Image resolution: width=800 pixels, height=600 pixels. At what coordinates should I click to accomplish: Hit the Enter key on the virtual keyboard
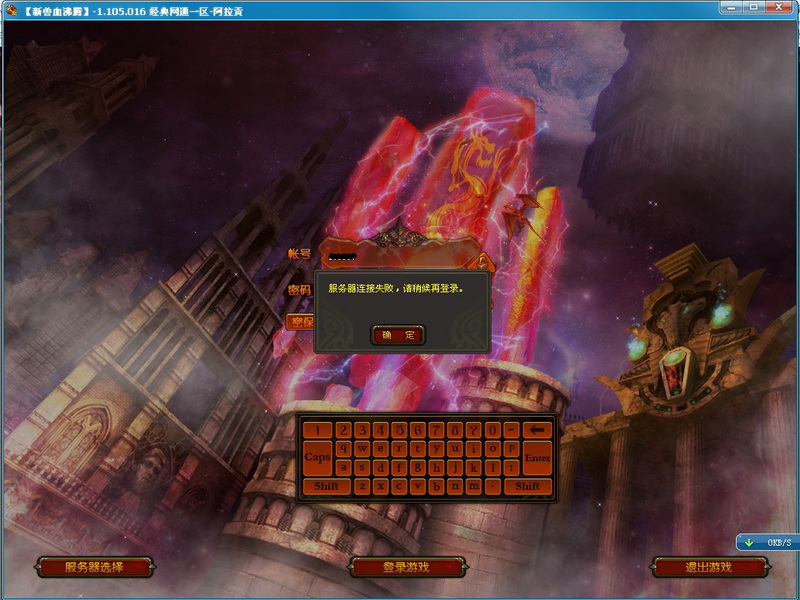[x=538, y=458]
